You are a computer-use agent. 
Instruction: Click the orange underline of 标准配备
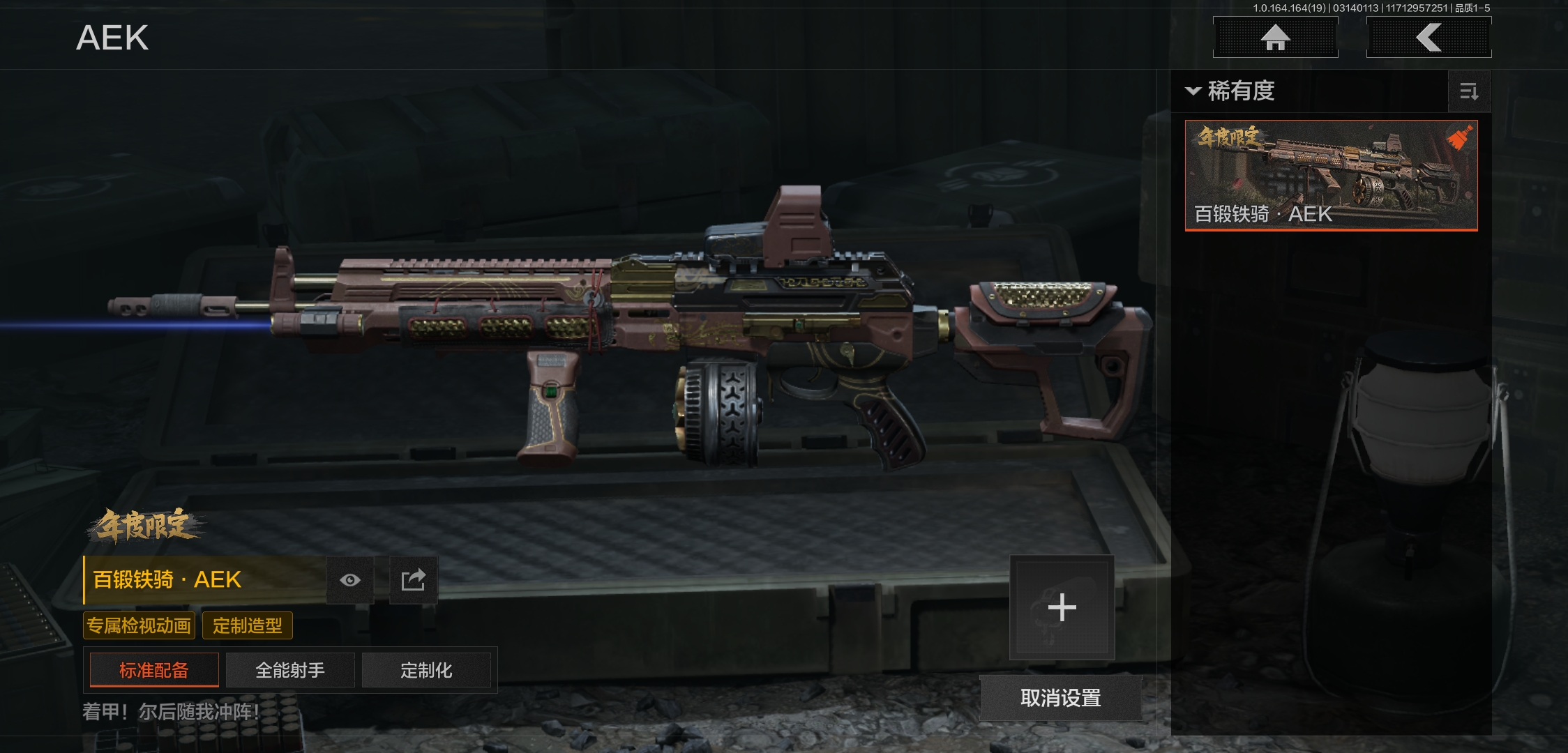[153, 686]
